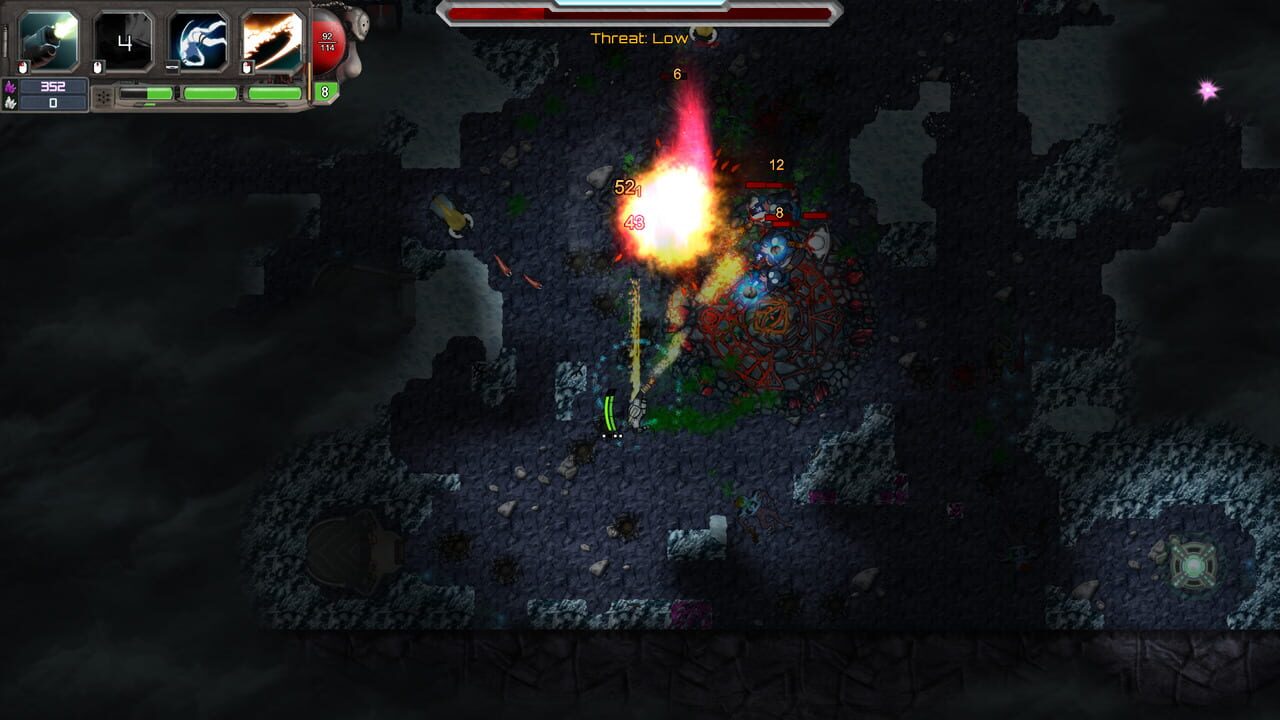Switch to the boss health bar at top
This screenshot has width=1280, height=720.
tap(640, 14)
